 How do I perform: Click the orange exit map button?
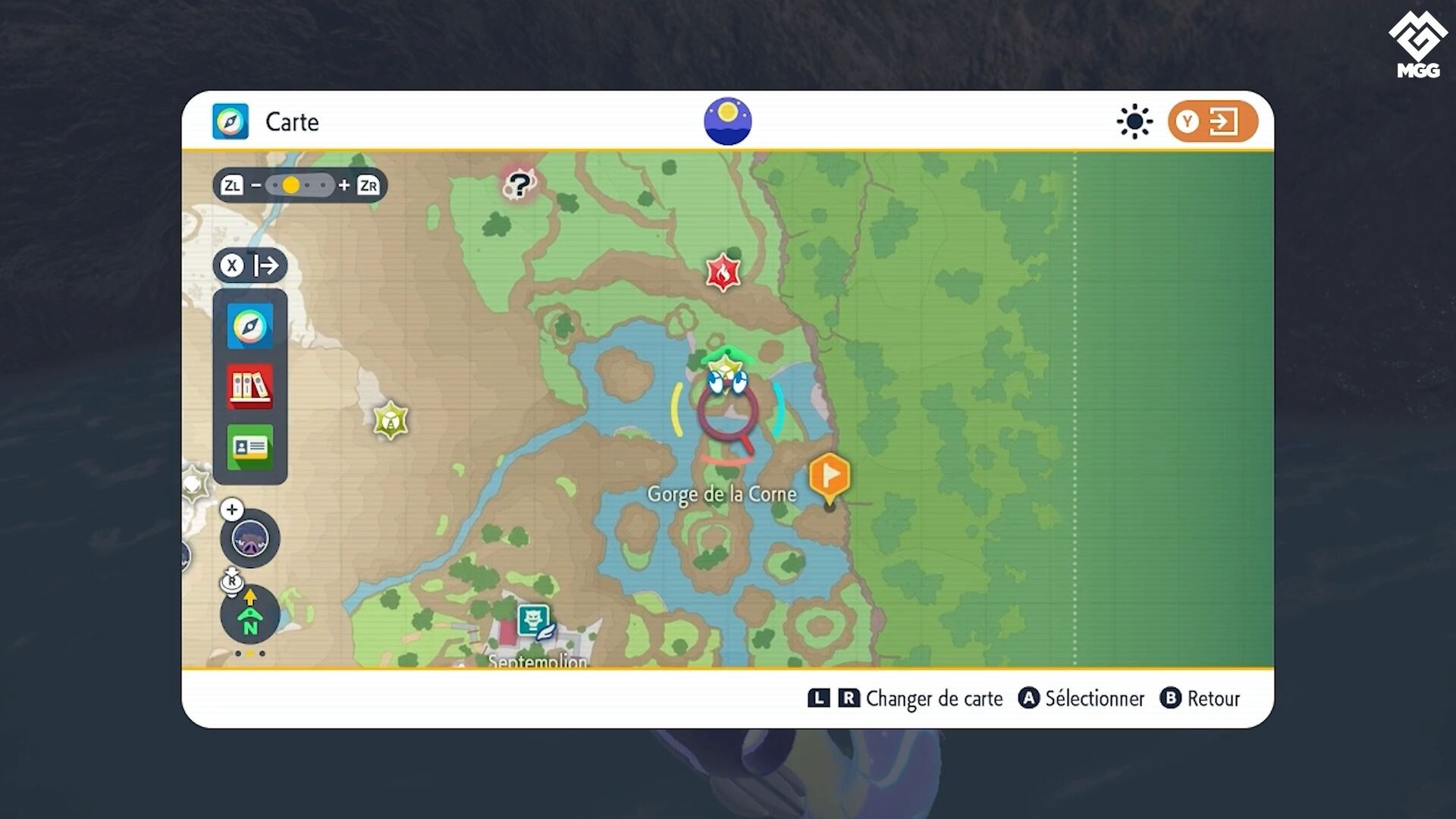(1212, 121)
